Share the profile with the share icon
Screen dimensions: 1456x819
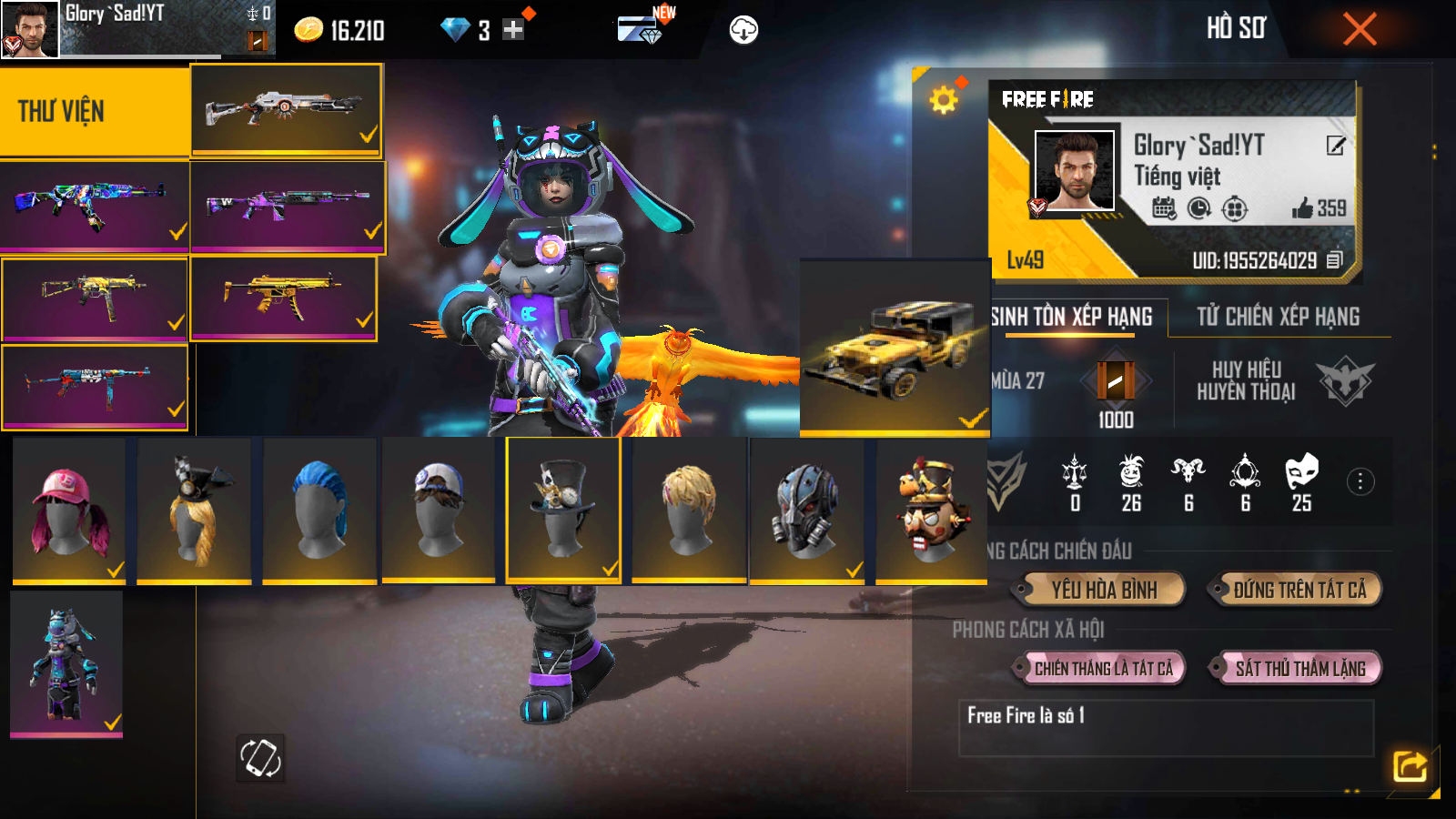(x=1410, y=766)
